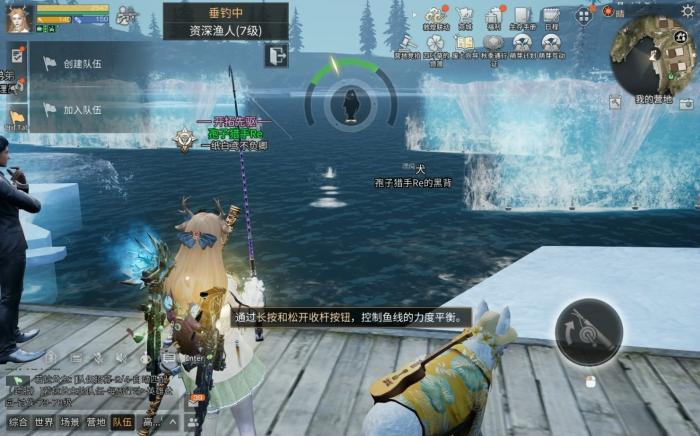Switch chat to the 综合 tab
The image size is (700, 436).
[18, 423]
